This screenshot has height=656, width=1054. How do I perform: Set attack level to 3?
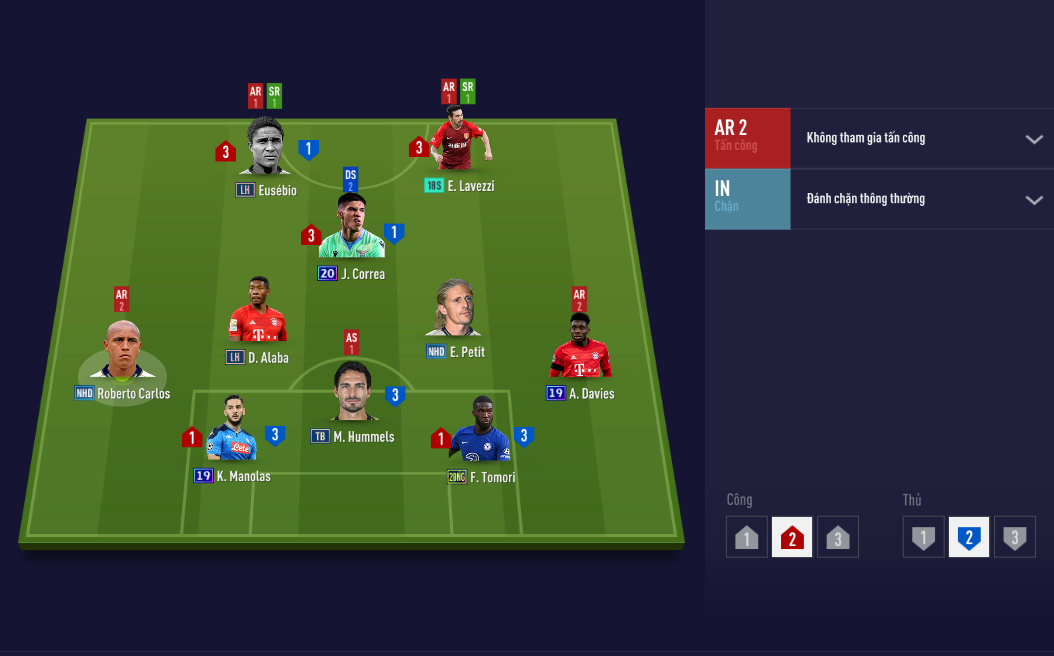(x=838, y=538)
